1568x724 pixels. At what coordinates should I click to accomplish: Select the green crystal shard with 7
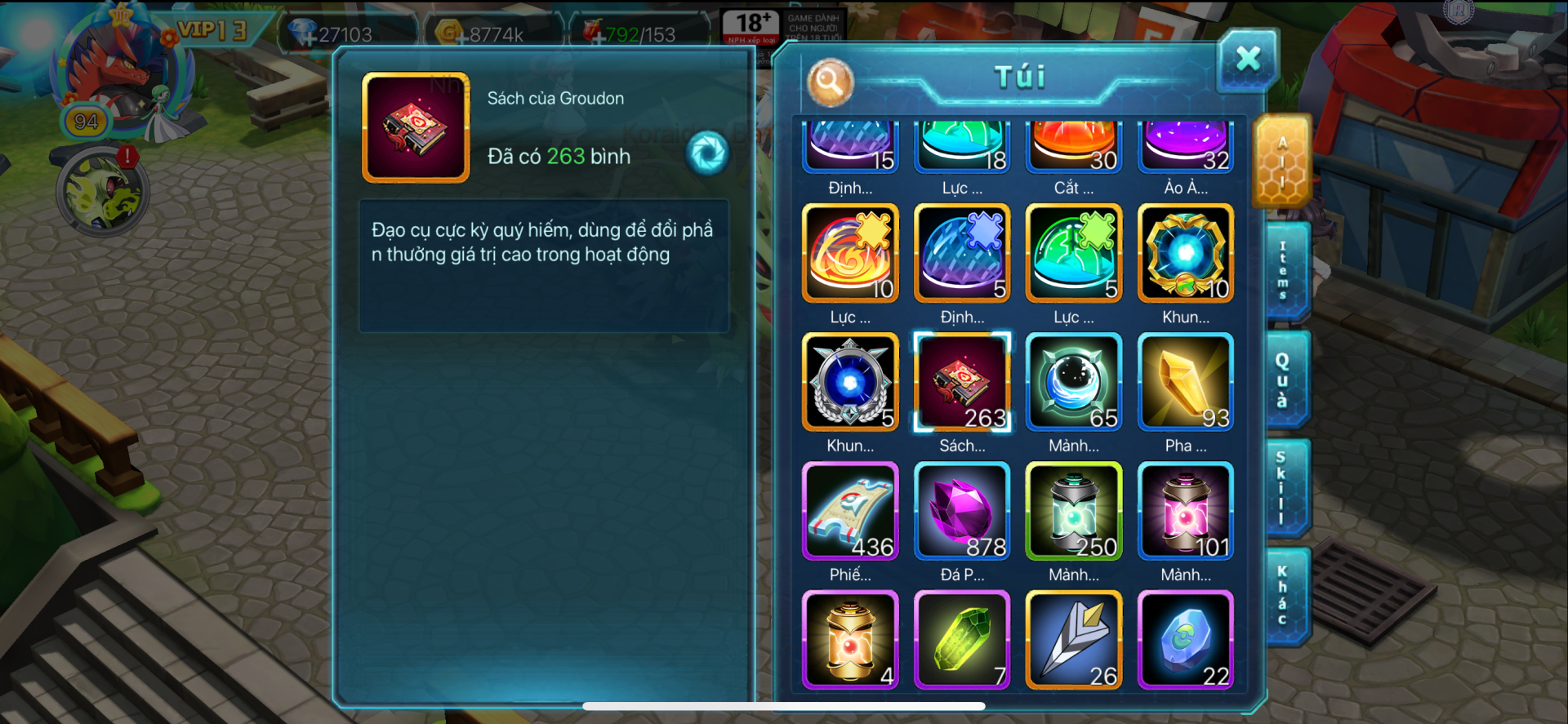tap(962, 640)
